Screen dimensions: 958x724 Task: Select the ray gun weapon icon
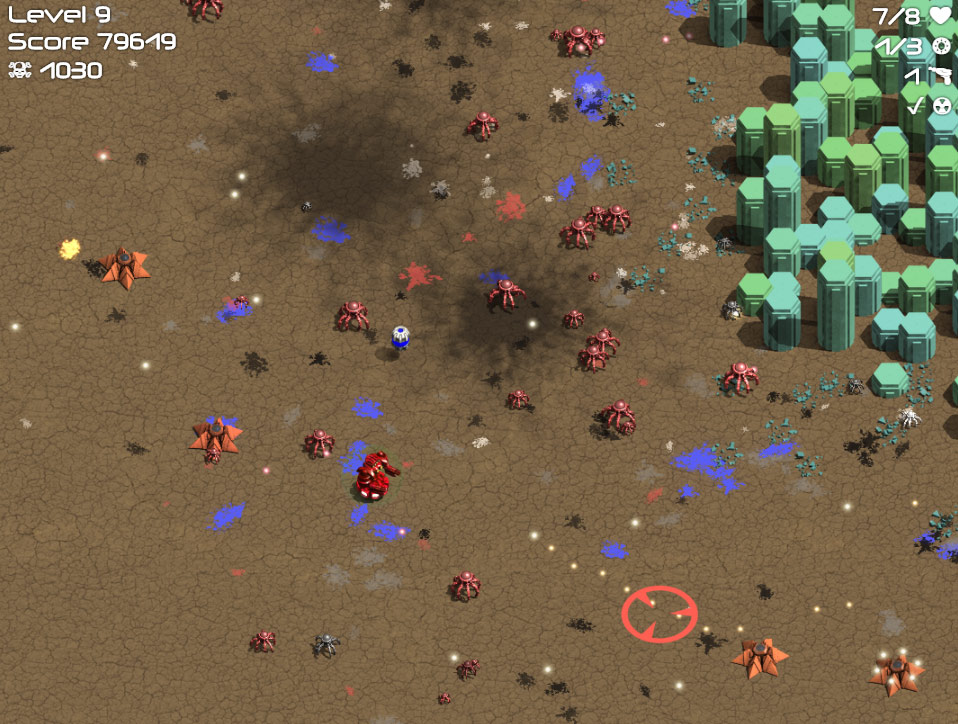click(x=940, y=75)
